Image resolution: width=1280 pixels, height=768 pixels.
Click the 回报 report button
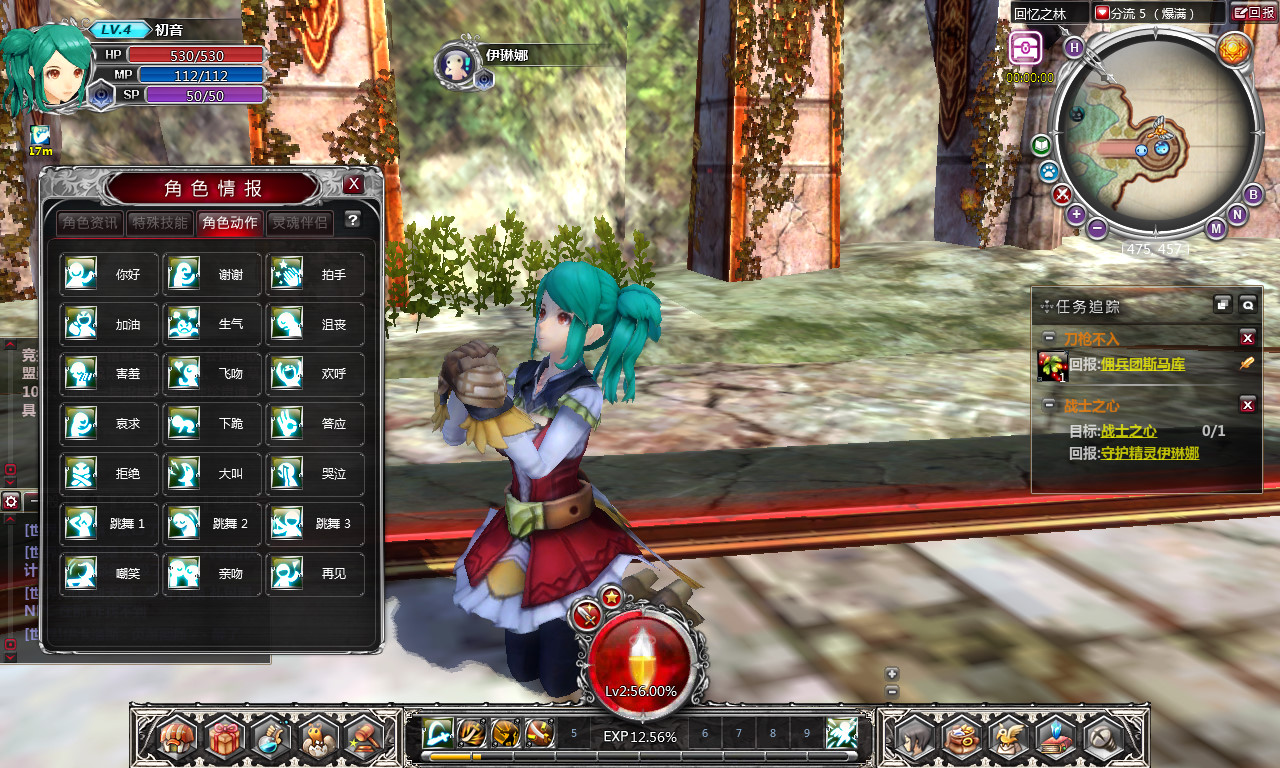[x=1254, y=13]
